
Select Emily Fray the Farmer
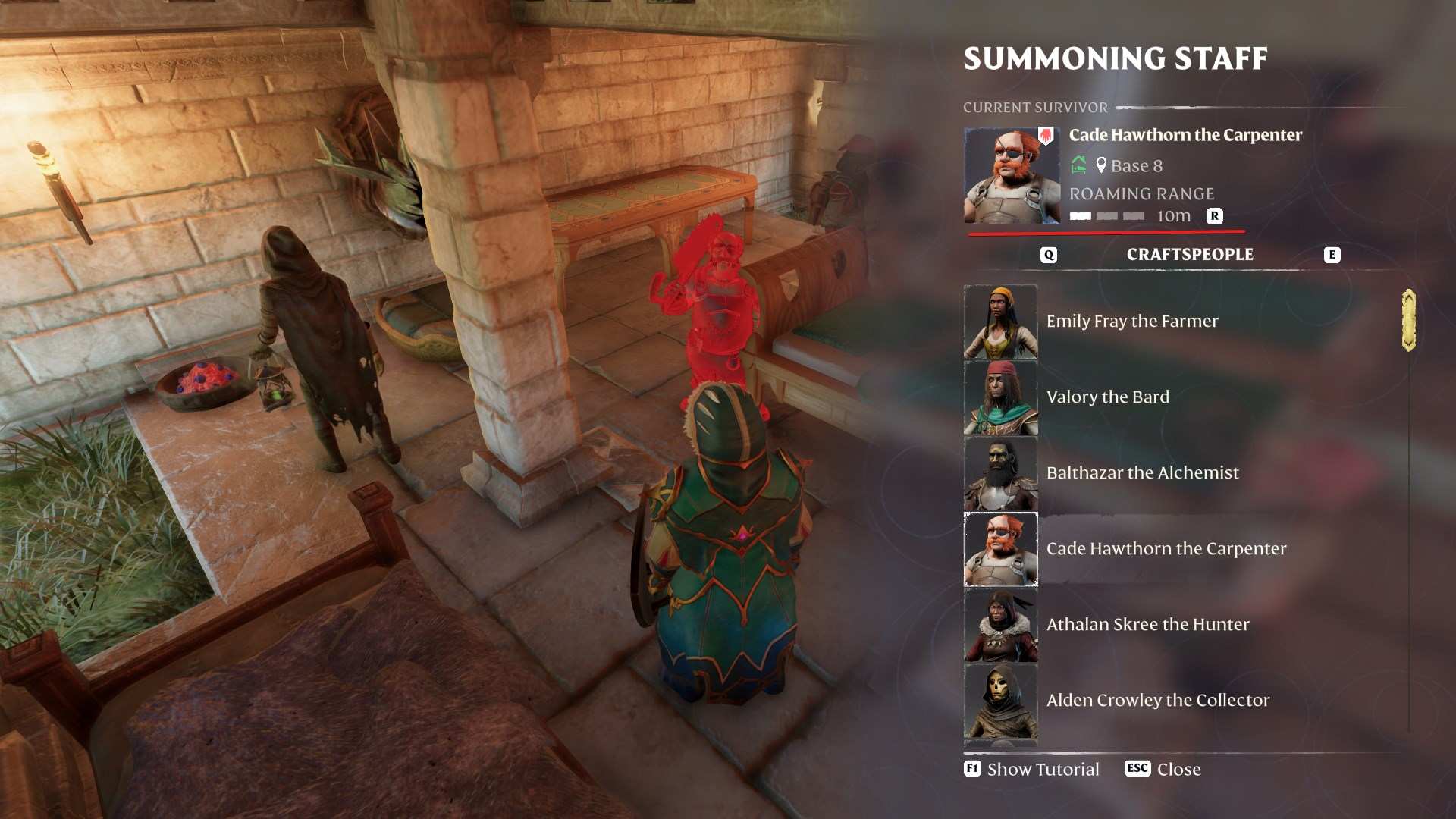click(x=1131, y=322)
